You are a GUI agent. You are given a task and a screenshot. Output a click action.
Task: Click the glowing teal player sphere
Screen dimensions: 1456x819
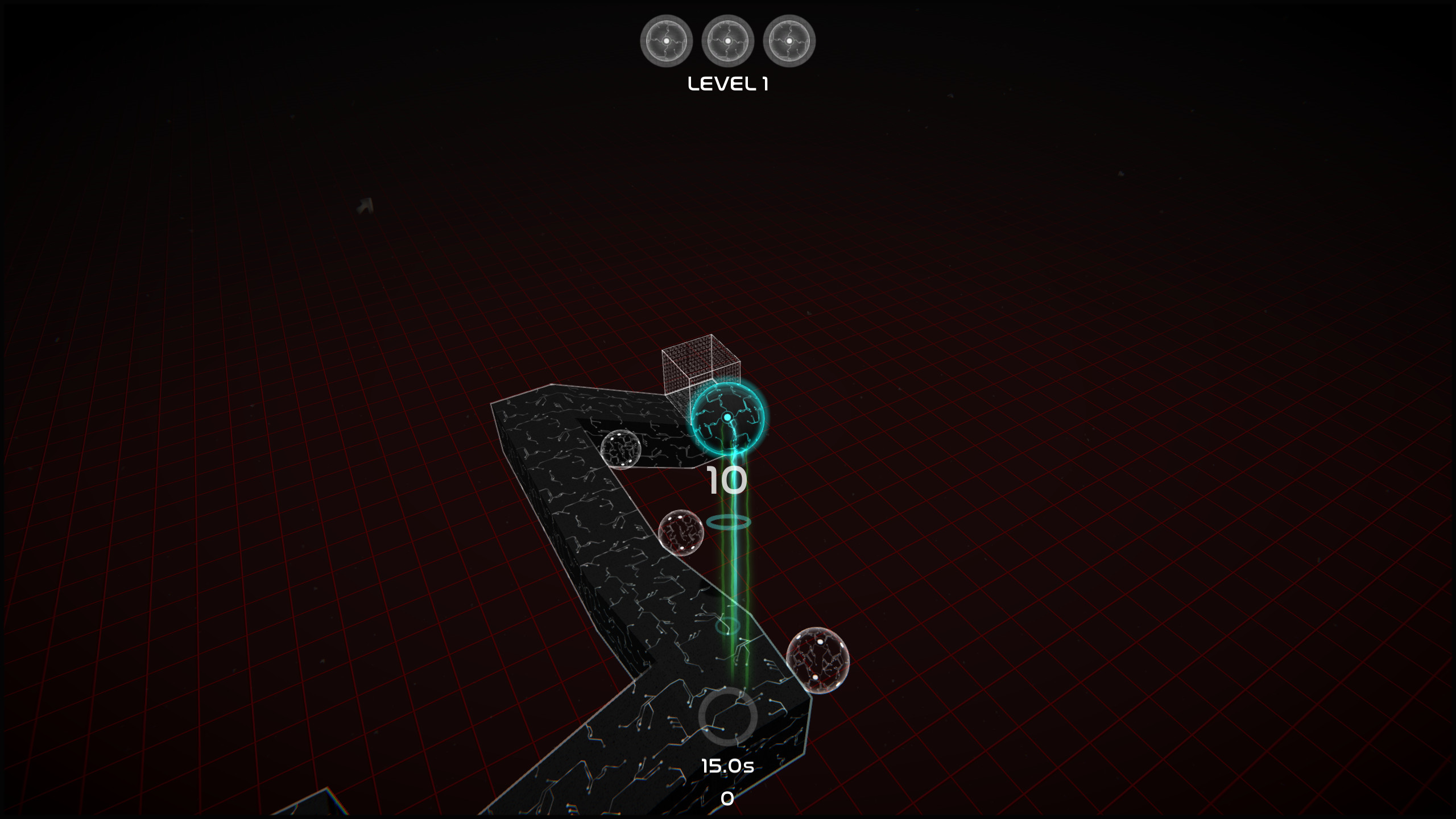727,418
